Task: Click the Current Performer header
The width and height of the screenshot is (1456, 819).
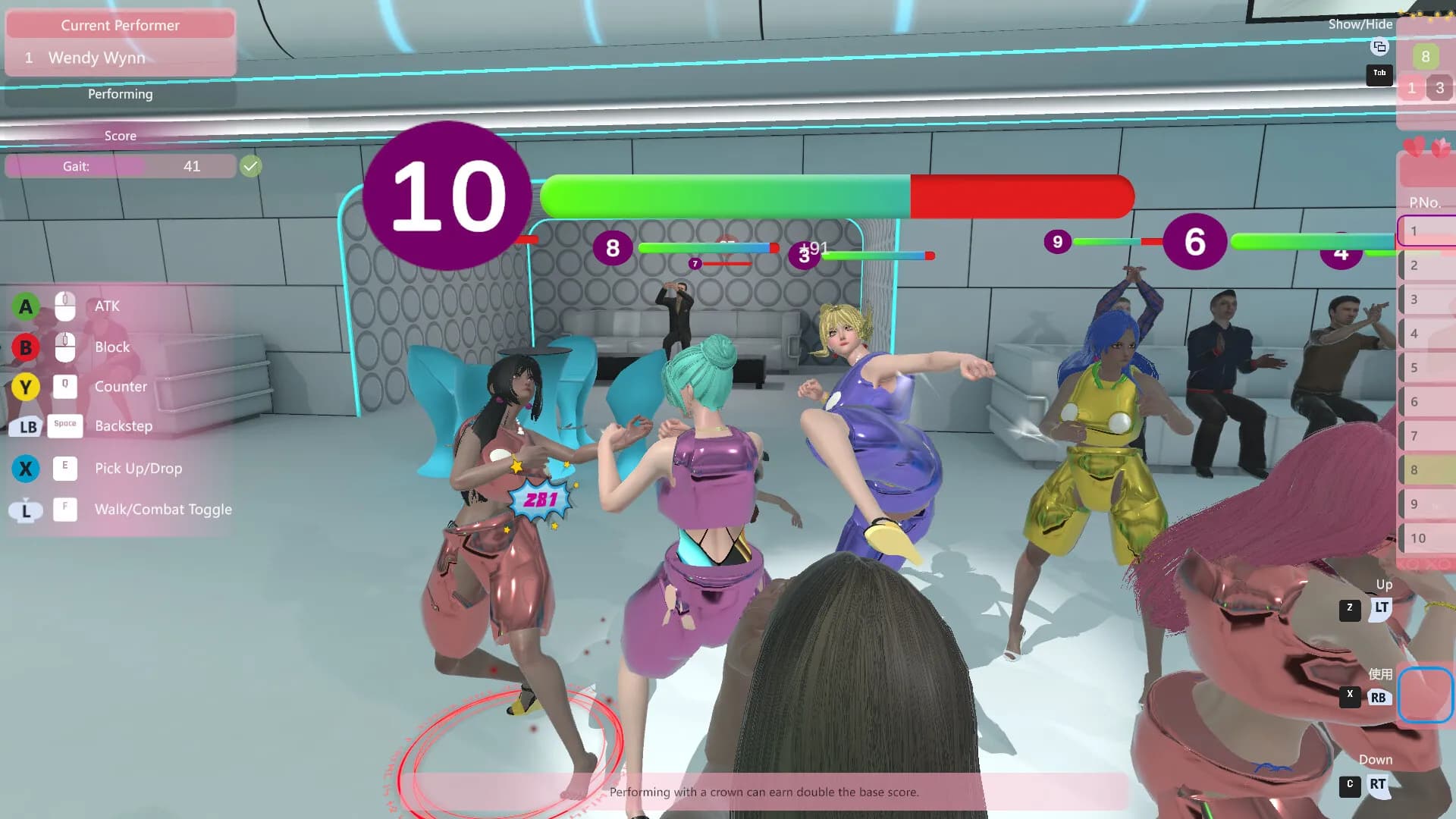Action: [120, 25]
